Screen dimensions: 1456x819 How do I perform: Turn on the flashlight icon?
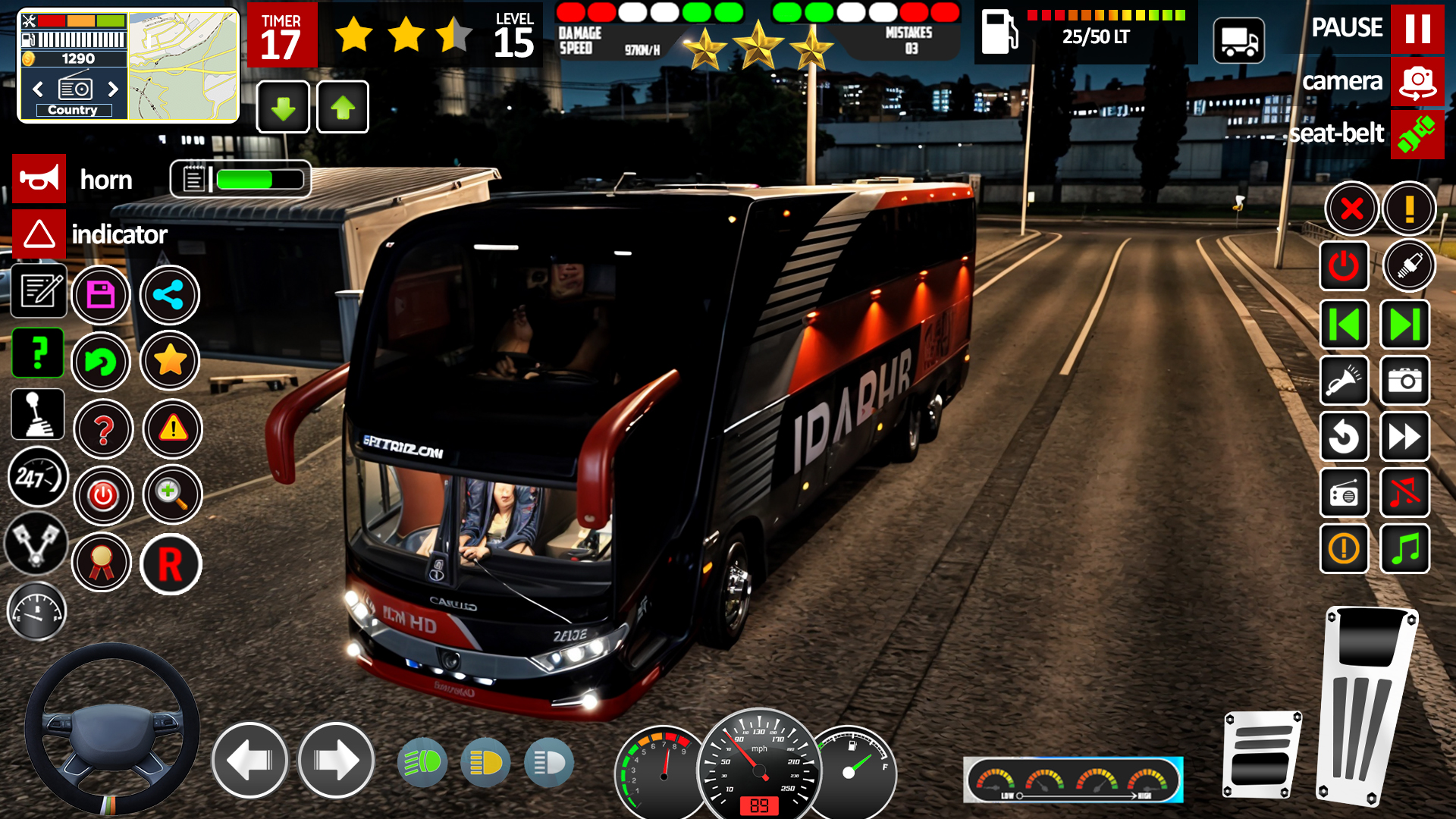click(x=1344, y=381)
